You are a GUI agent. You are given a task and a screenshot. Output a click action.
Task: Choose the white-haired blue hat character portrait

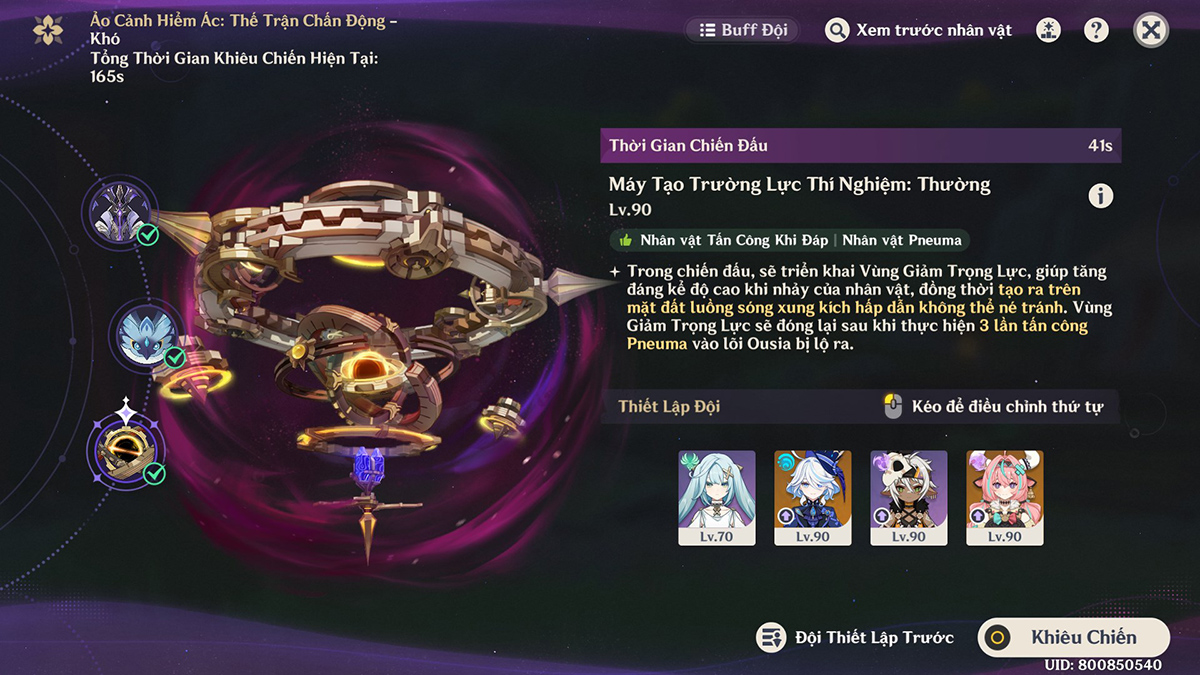[813, 497]
